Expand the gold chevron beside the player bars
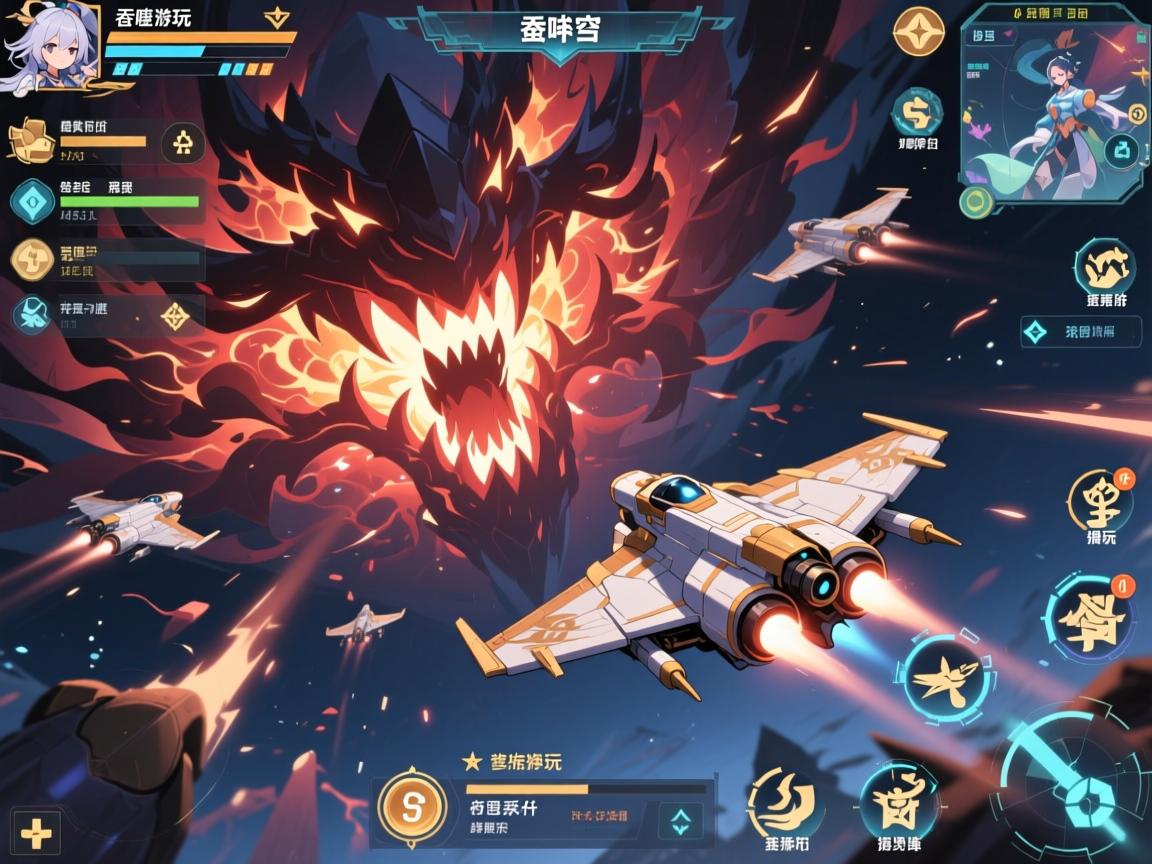 (x=276, y=17)
